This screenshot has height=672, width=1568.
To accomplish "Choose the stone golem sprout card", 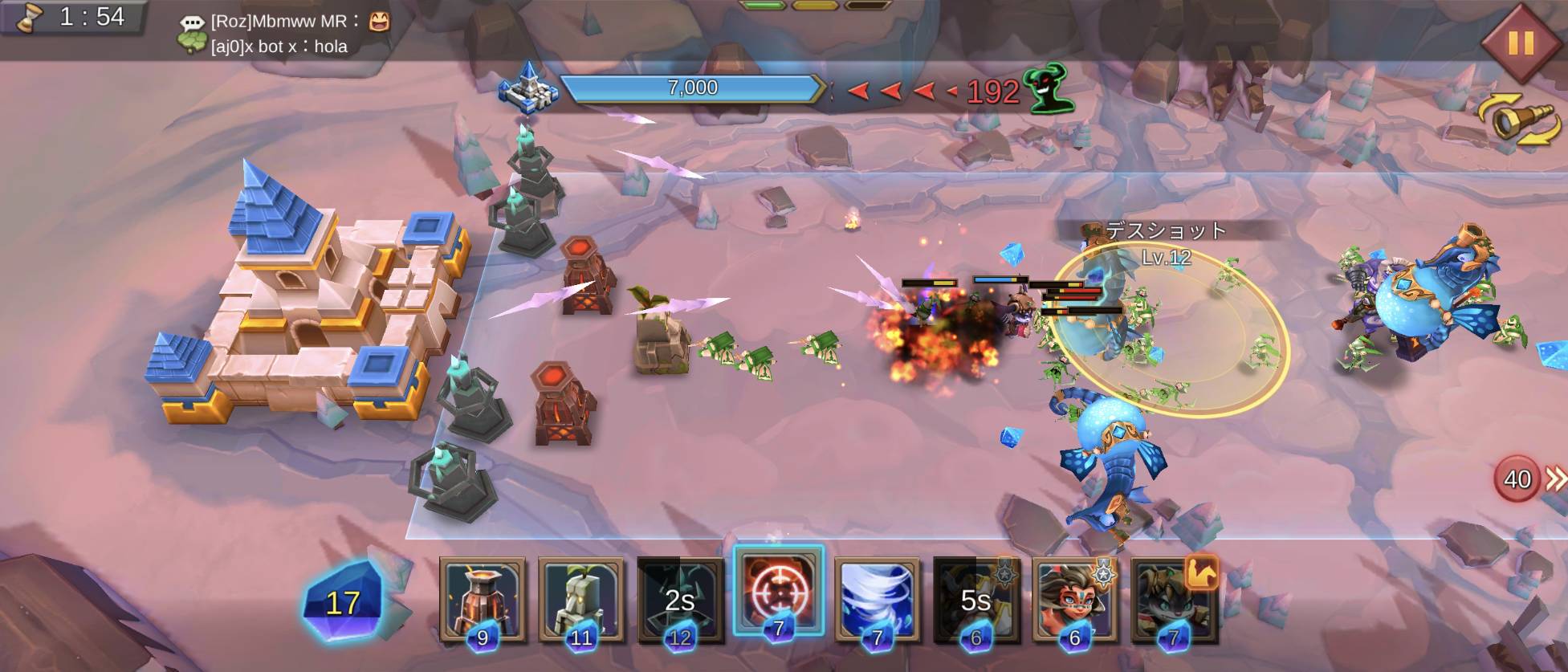I will (x=580, y=598).
